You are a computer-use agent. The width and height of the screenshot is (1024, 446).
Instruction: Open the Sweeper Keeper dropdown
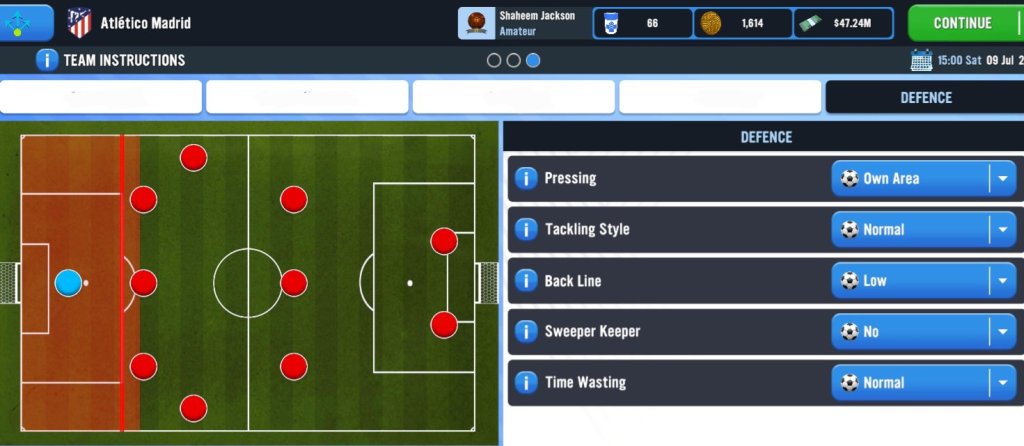923,332
